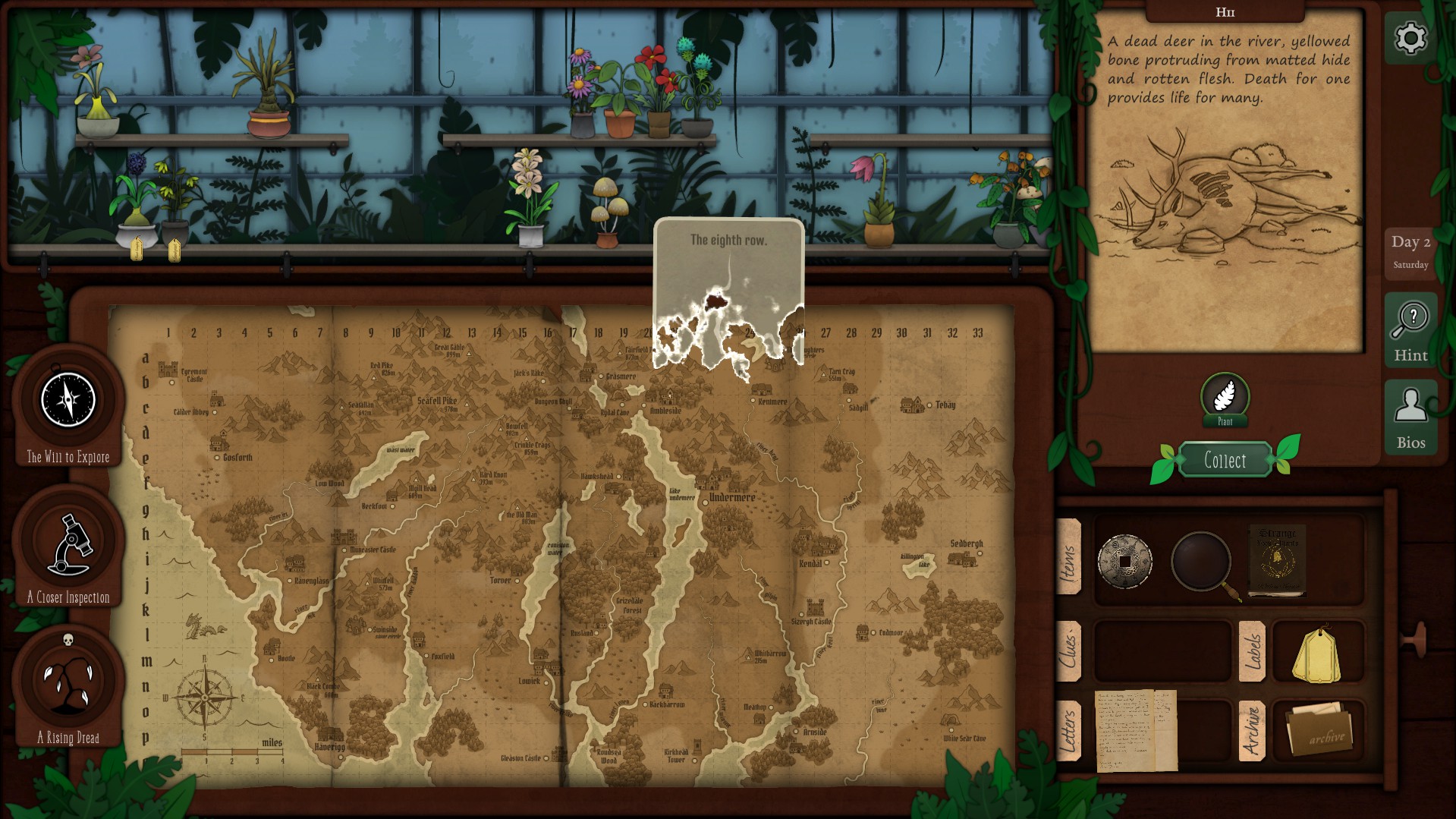The width and height of the screenshot is (1456, 819).
Task: Open A Rising Dread meter
Action: tap(68, 681)
